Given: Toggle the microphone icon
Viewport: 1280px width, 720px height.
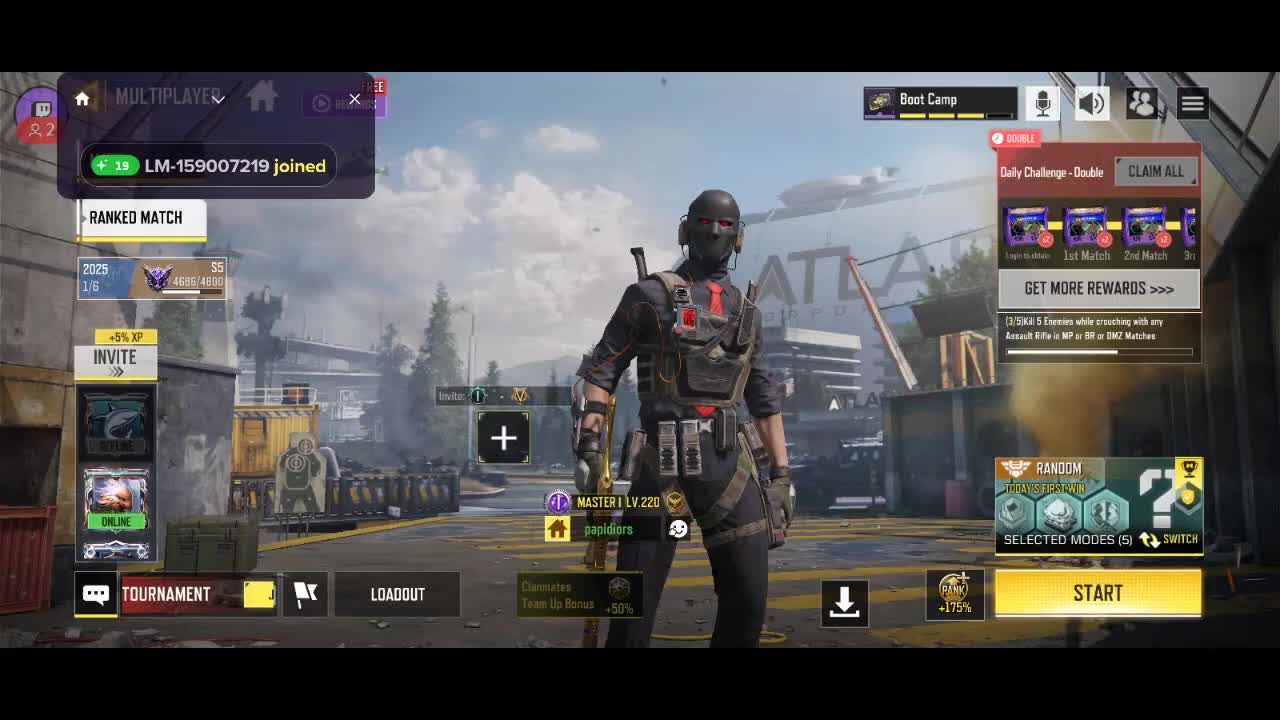Looking at the screenshot, I should point(1043,103).
